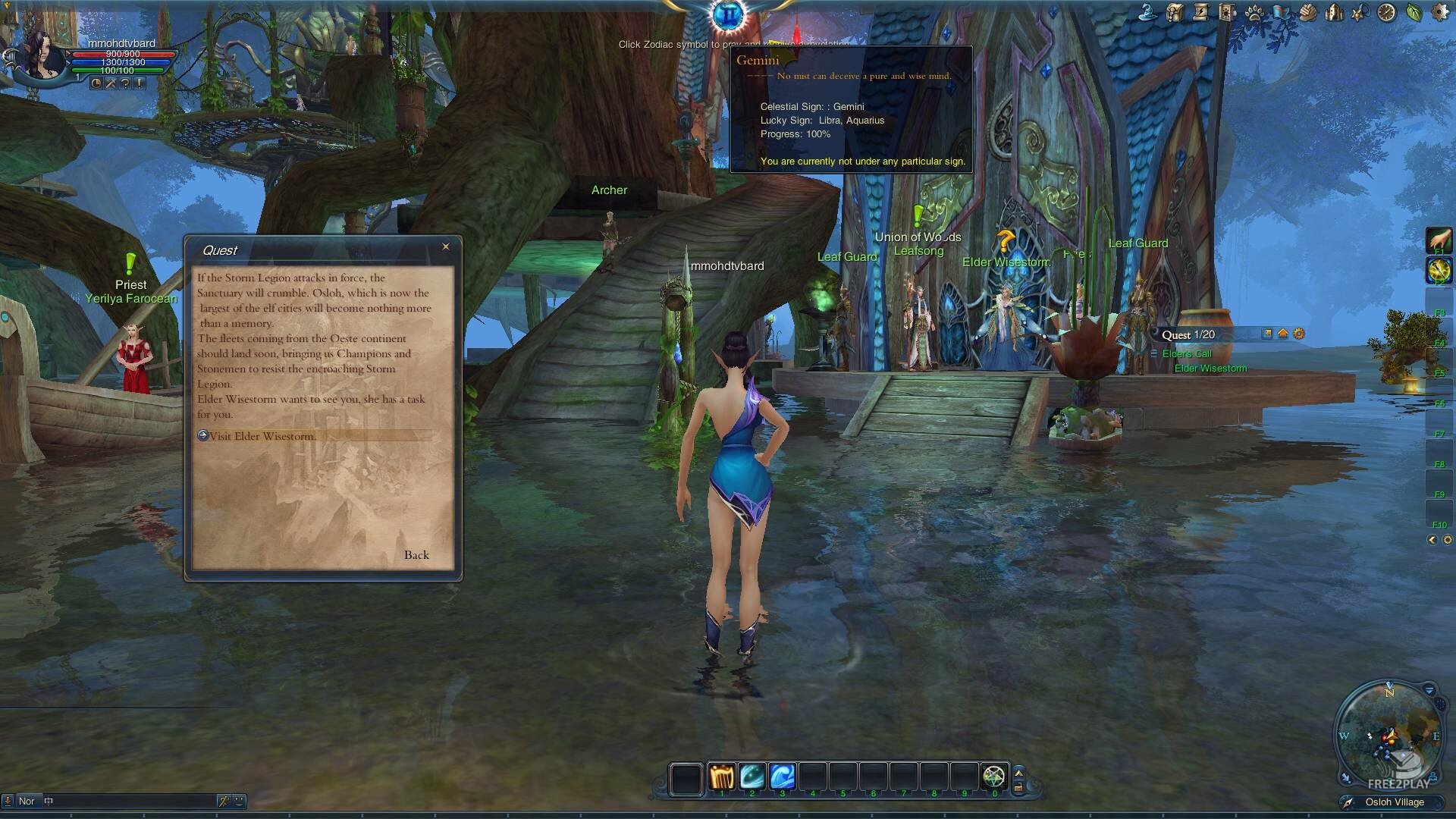Activate the golden harp skill
This screenshot has height=819, width=1456.
[x=721, y=777]
